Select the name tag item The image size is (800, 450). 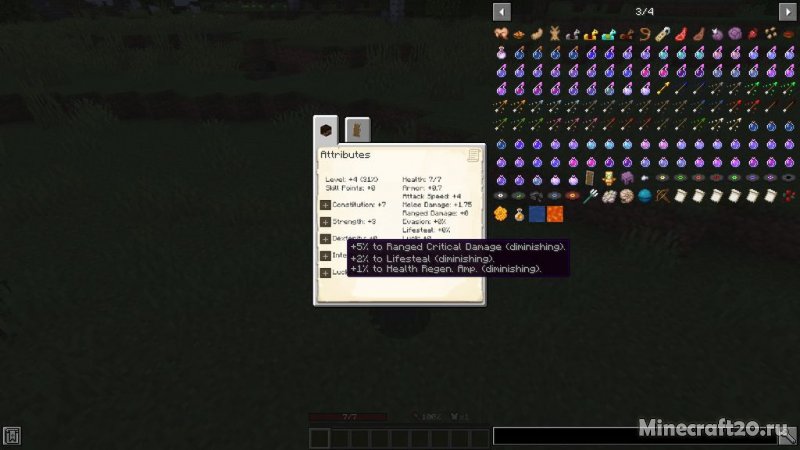663,34
